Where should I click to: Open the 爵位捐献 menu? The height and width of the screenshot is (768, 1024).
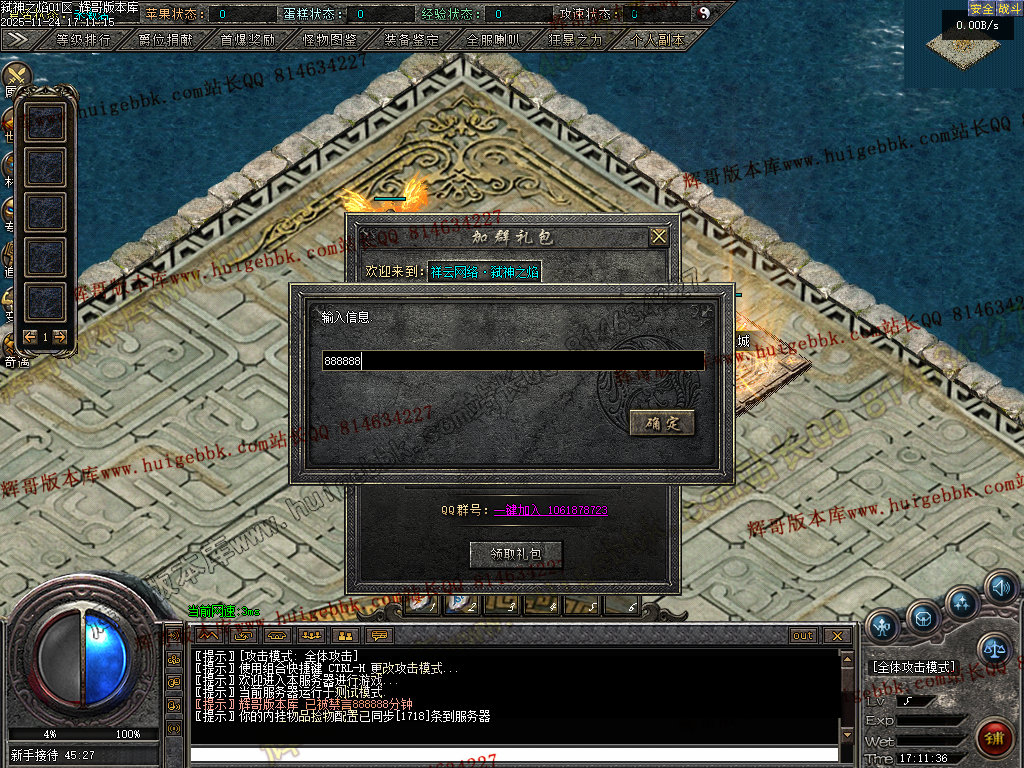(165, 41)
